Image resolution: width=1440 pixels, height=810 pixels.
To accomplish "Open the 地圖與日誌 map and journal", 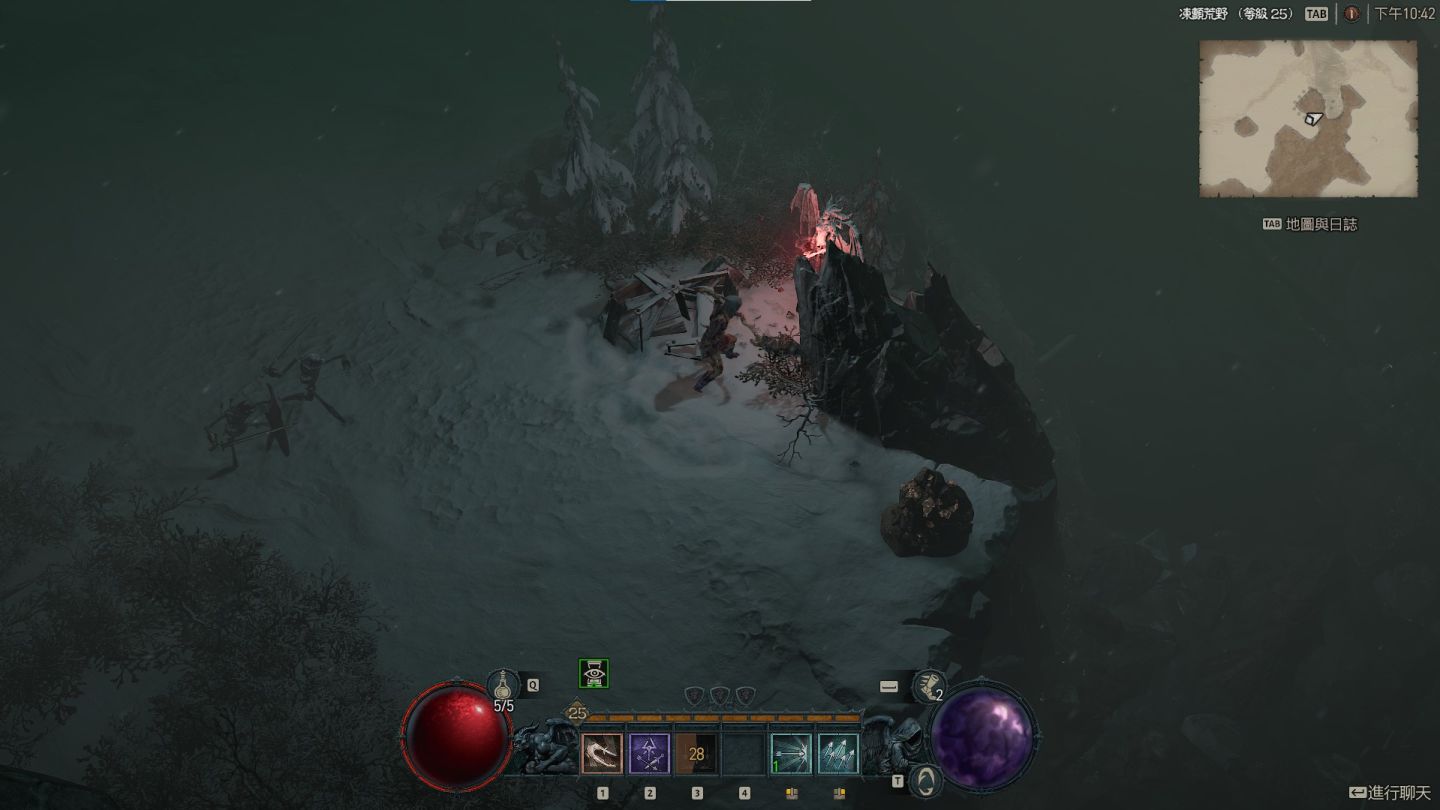I will coord(1311,224).
